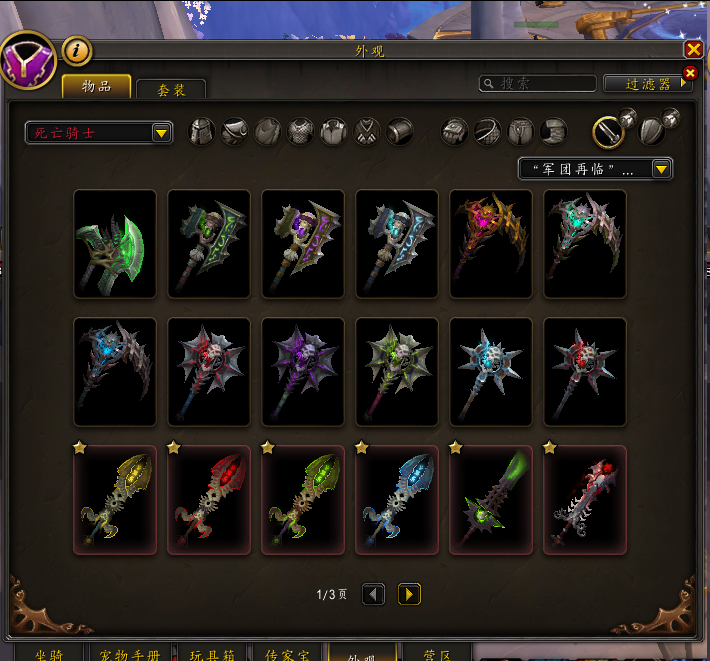This screenshot has width=710, height=661.
Task: Select the main-hand weapon slot icon
Action: pyautogui.click(x=609, y=131)
